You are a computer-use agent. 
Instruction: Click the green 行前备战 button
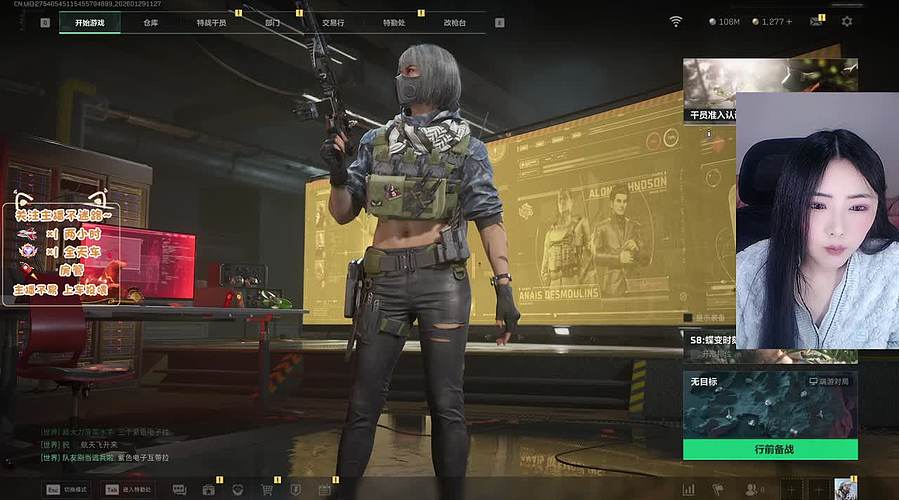[x=770, y=449]
